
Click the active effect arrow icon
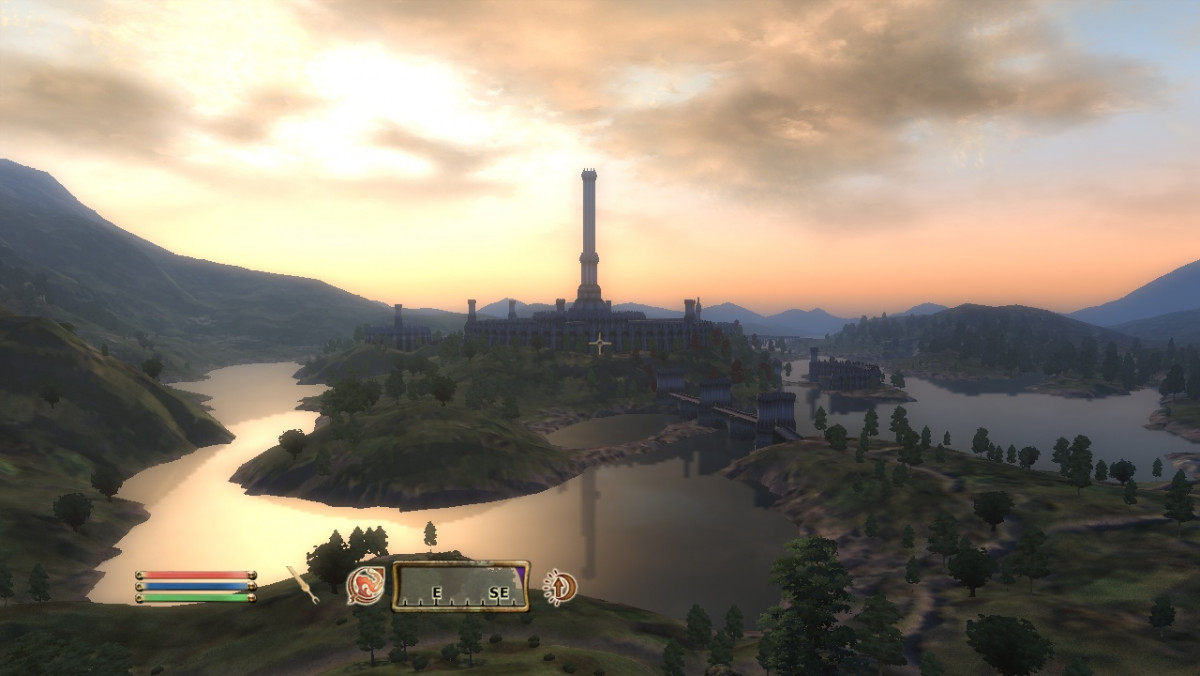coord(560,586)
